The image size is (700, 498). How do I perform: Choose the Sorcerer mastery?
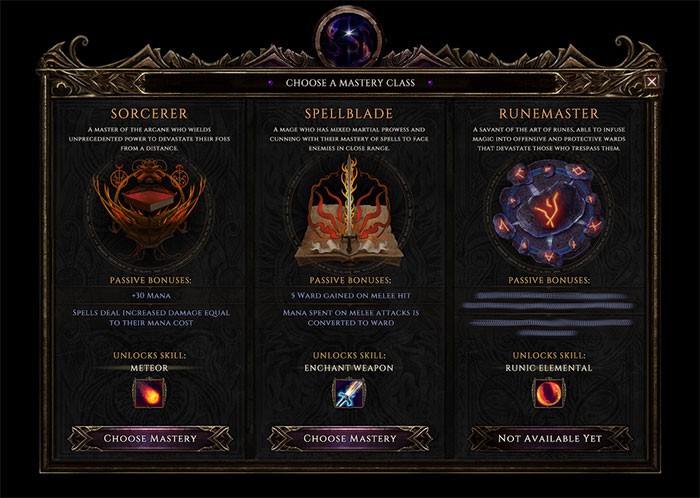[x=150, y=438]
